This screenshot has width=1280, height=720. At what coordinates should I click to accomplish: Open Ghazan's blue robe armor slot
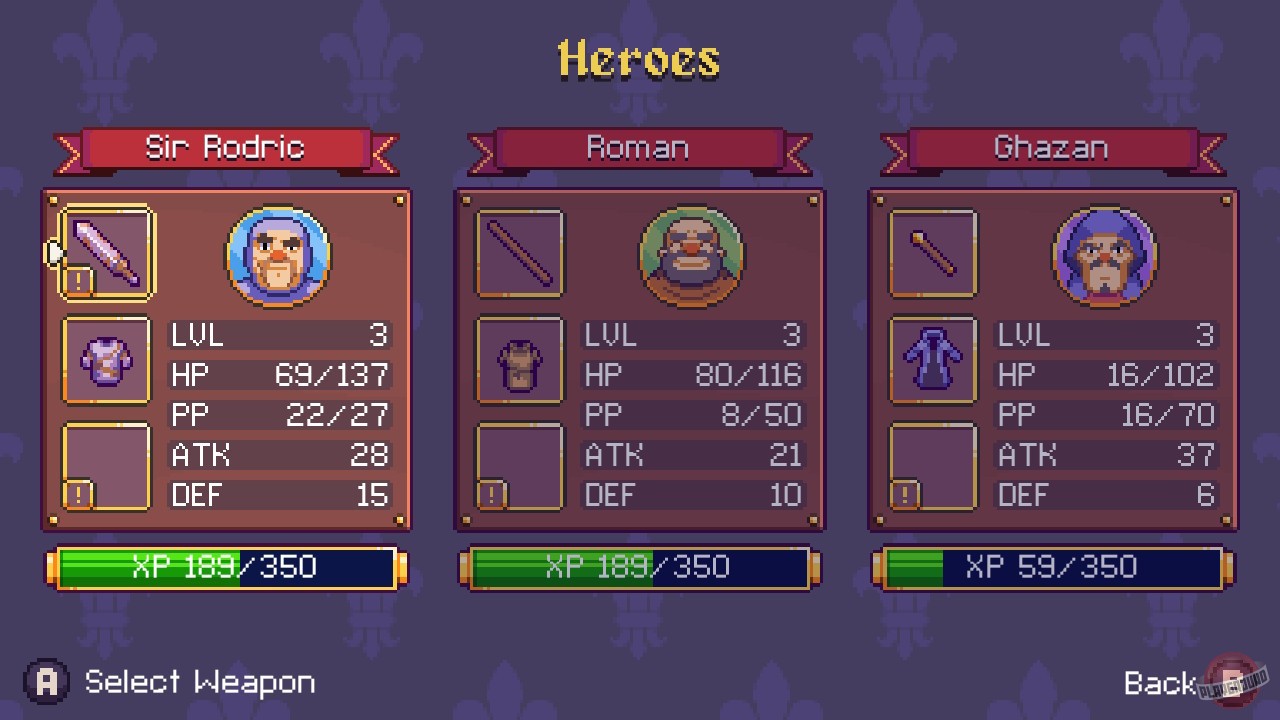tap(932, 360)
